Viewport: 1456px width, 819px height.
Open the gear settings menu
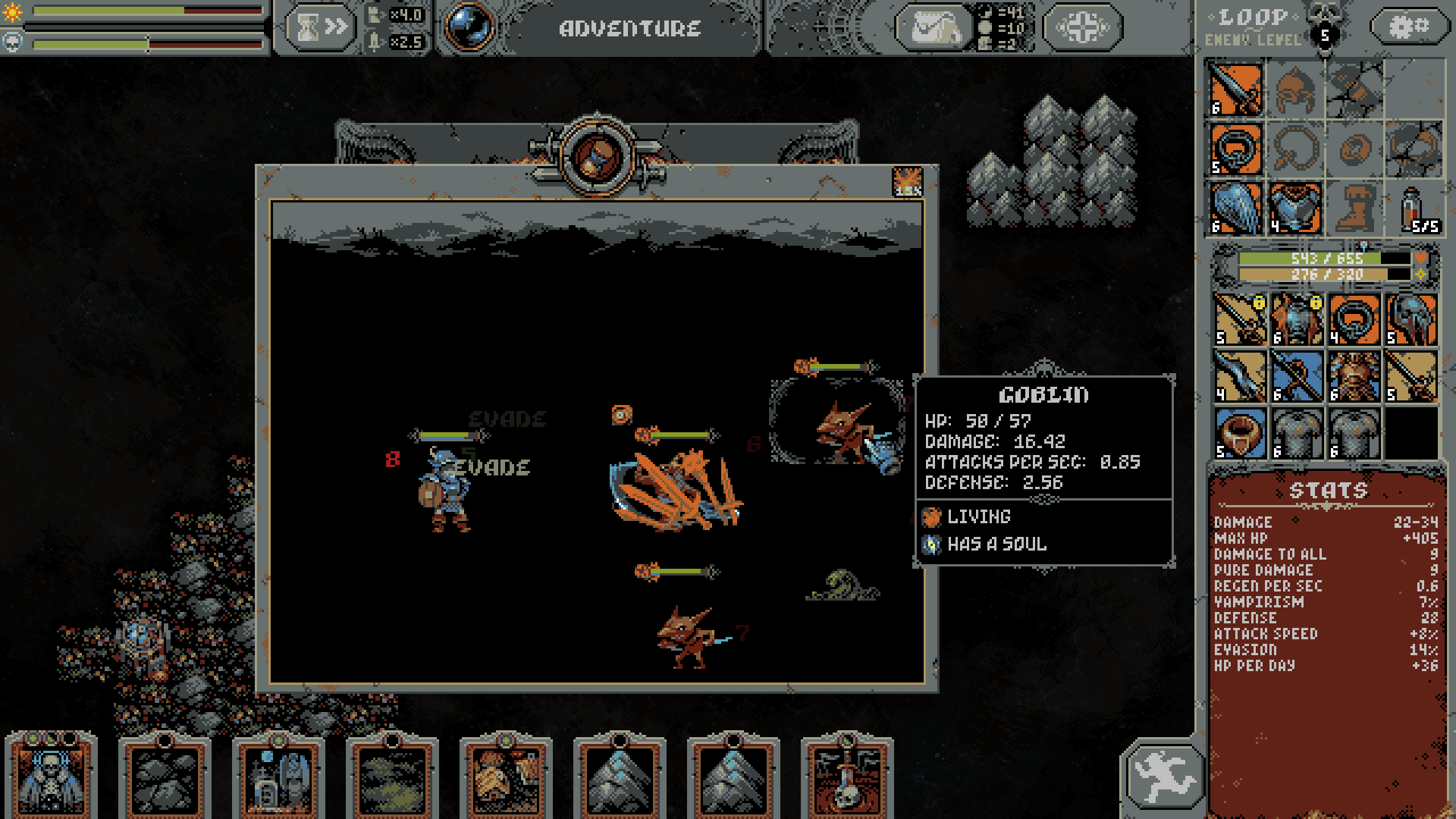[x=1408, y=27]
